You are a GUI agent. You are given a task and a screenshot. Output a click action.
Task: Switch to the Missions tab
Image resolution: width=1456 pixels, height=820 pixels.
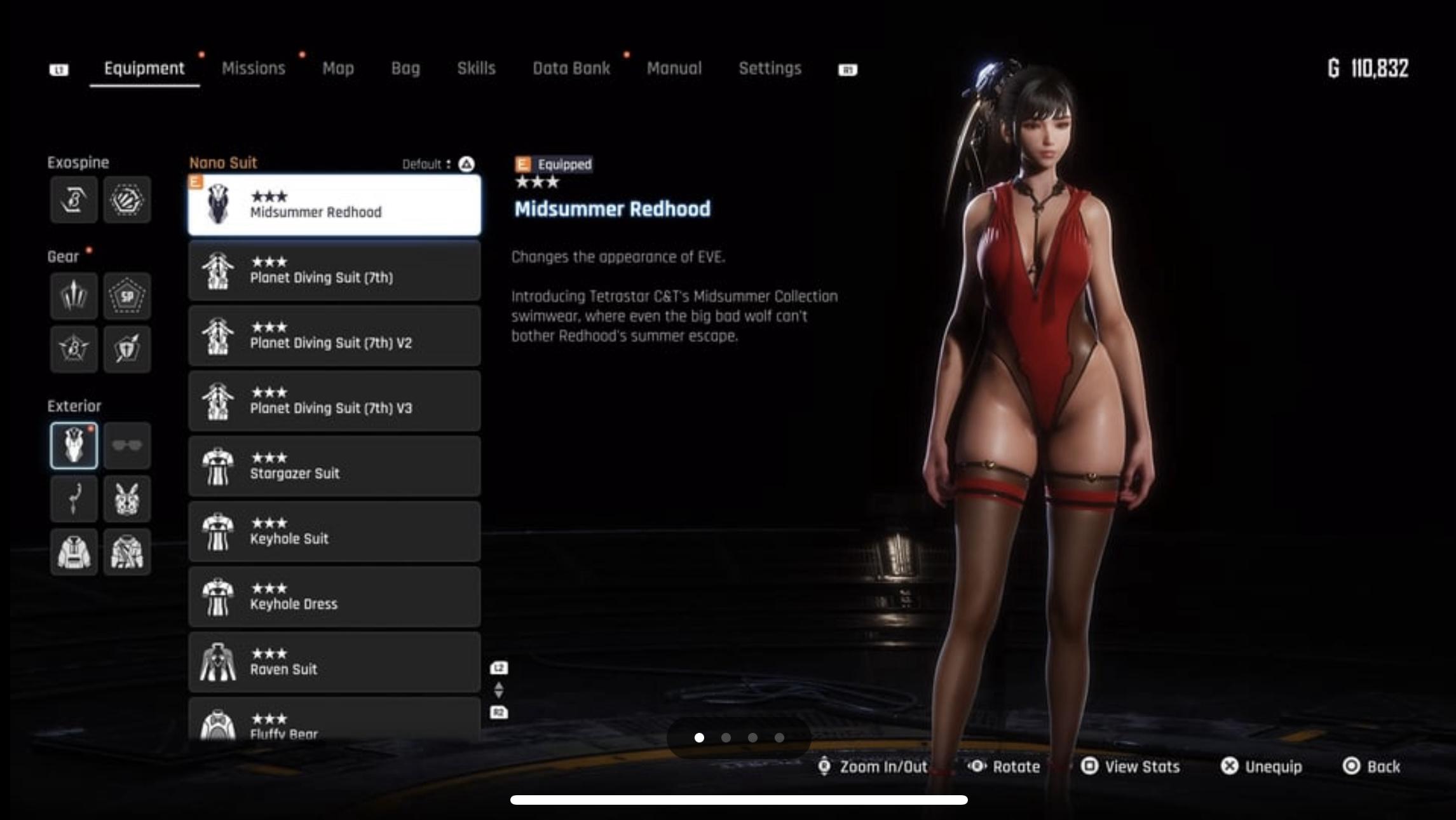tap(253, 69)
